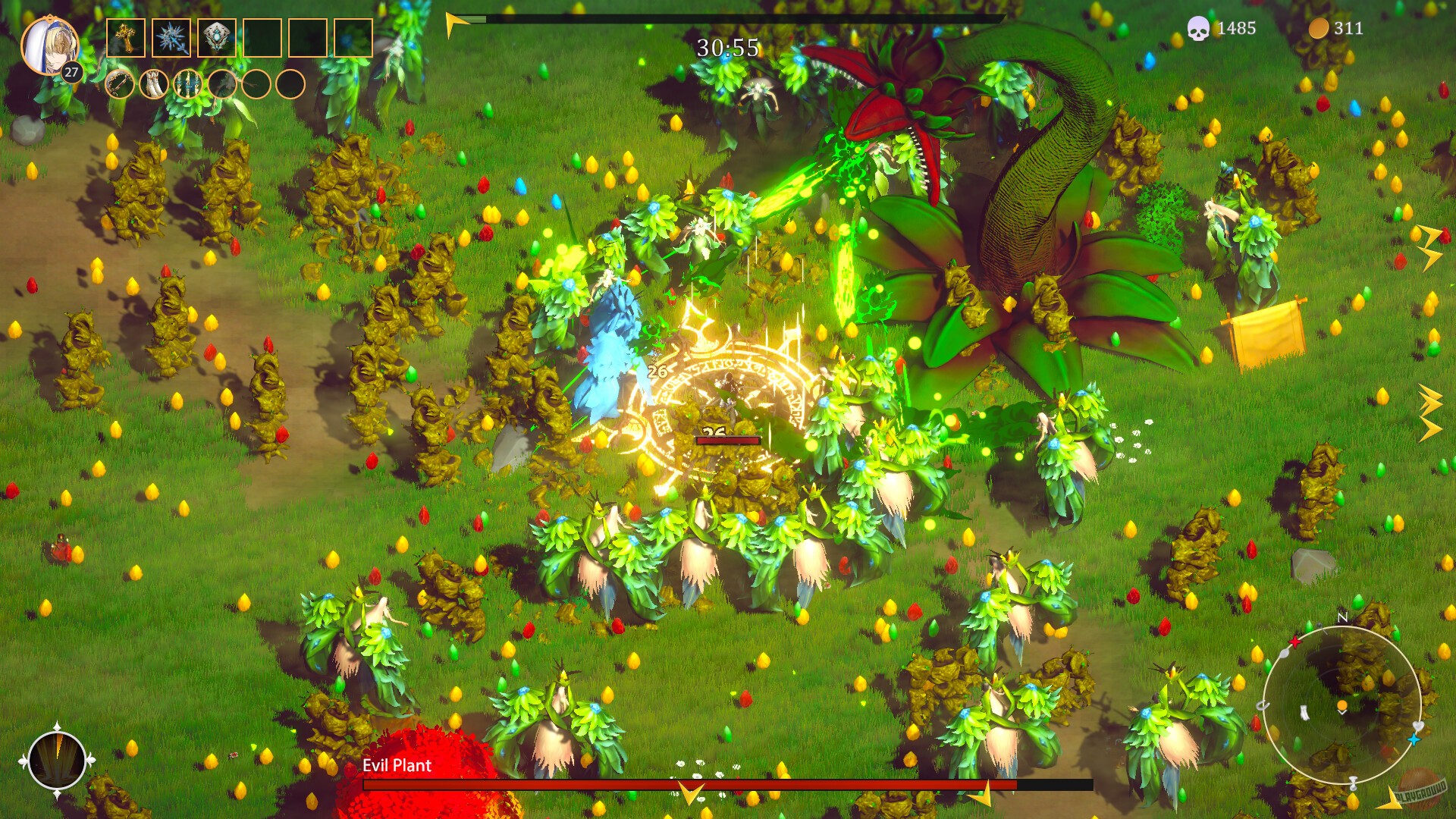Click the heart pickup icon on the minimap edge
This screenshot has height=819, width=1456.
pos(1418,726)
